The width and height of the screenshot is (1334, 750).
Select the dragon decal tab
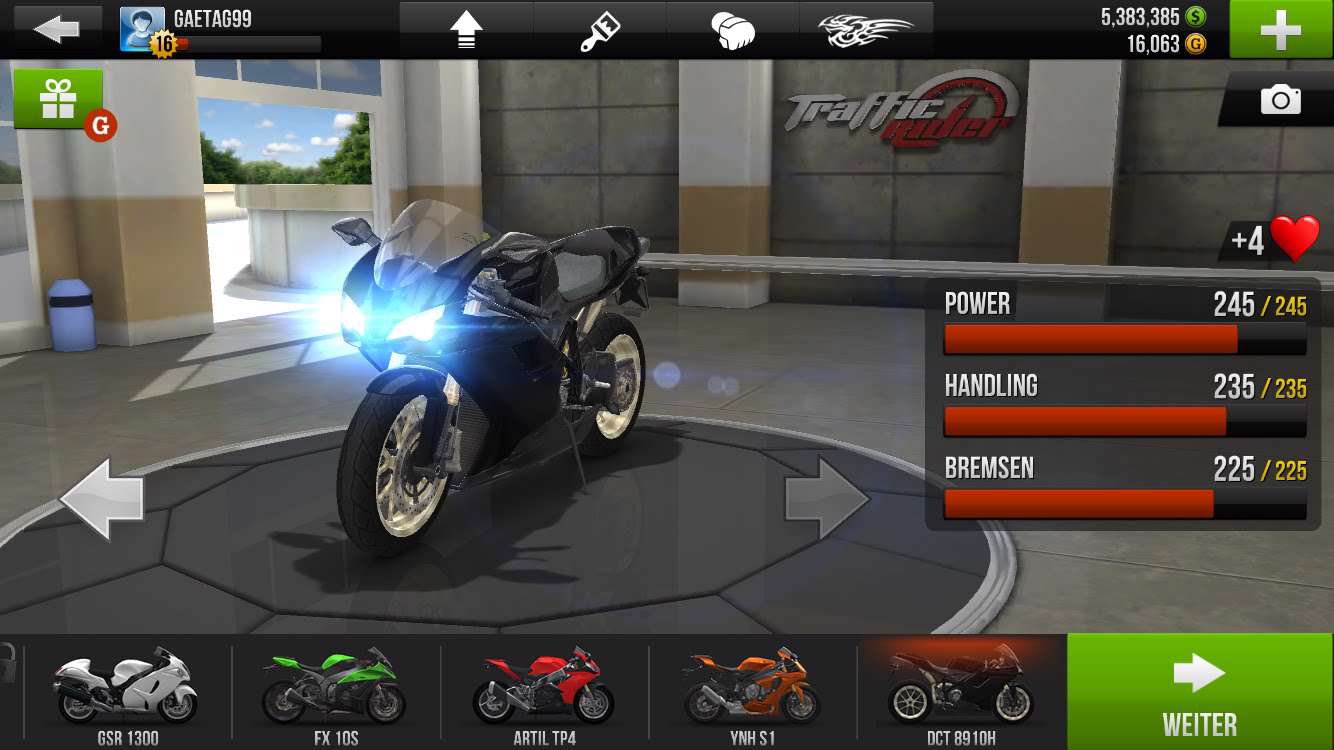[866, 30]
